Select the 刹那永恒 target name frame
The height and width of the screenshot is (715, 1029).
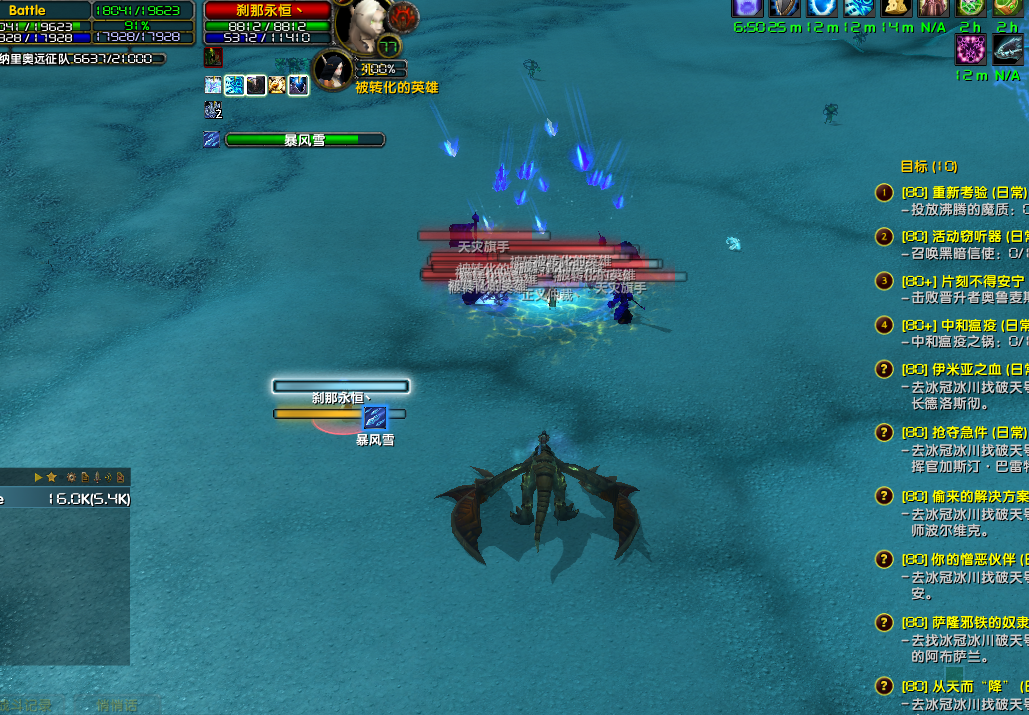pos(268,10)
